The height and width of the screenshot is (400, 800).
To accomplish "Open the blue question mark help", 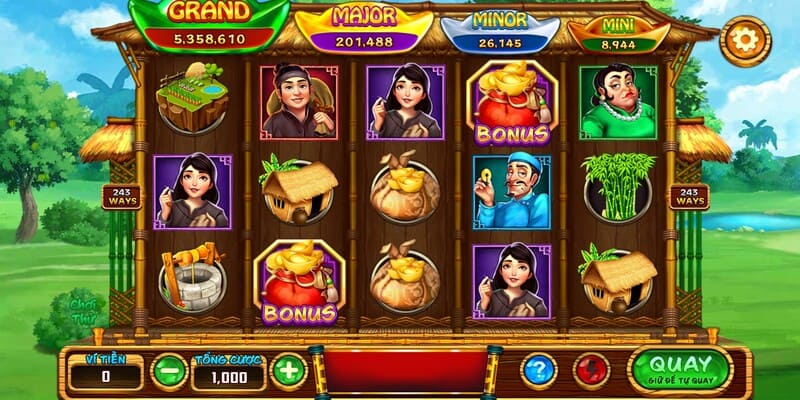I will click(538, 371).
